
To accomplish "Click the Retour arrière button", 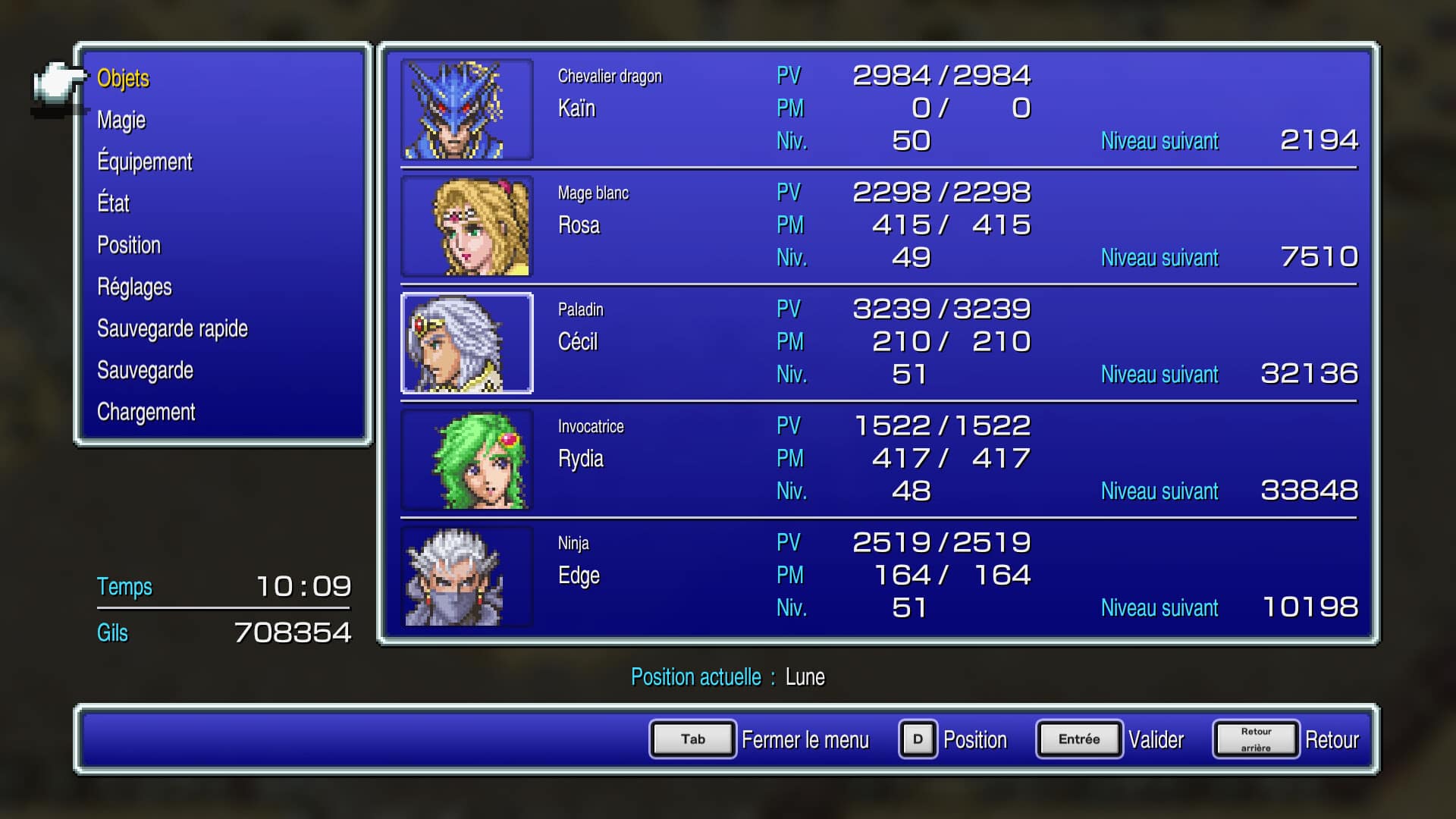I will coord(1255,738).
